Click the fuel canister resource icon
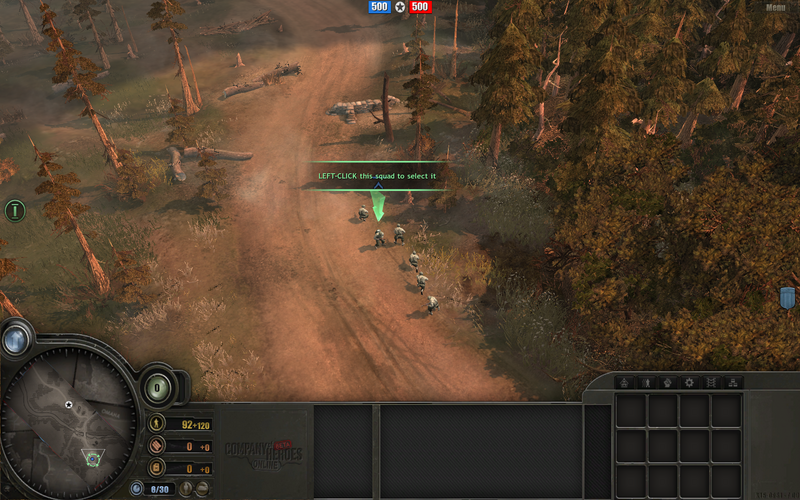 click(156, 468)
